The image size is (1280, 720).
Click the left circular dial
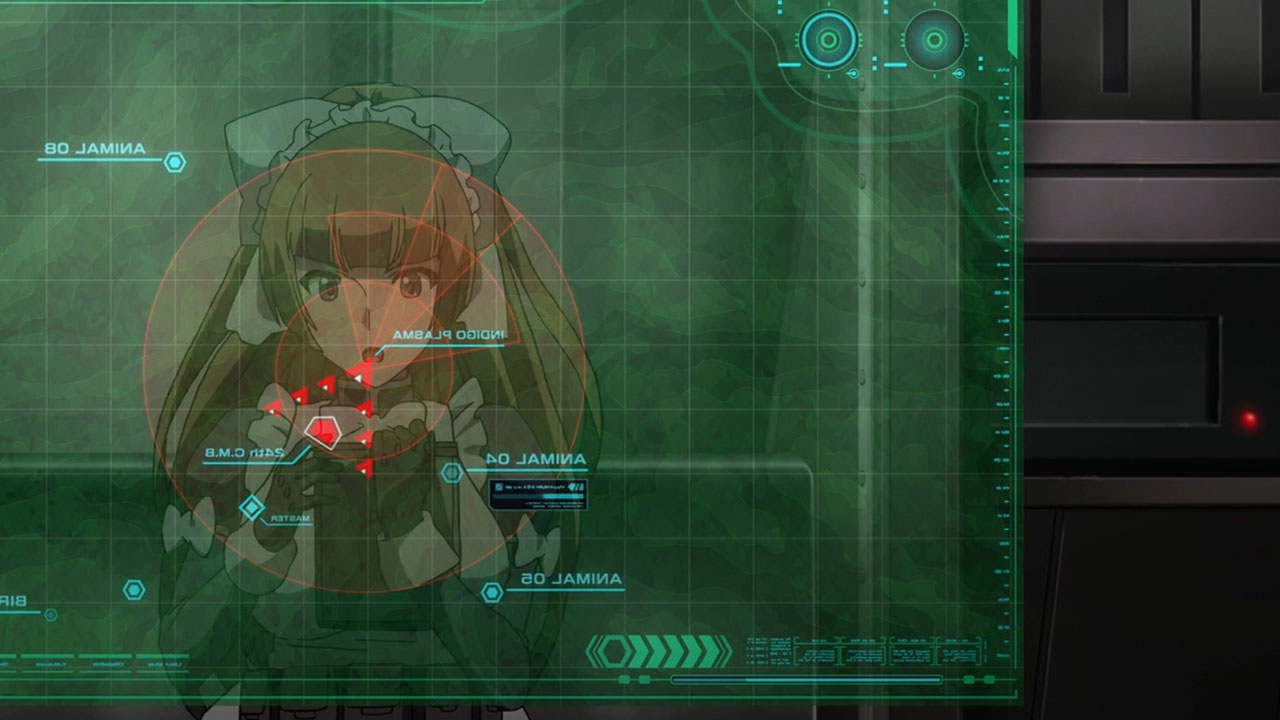pyautogui.click(x=829, y=40)
